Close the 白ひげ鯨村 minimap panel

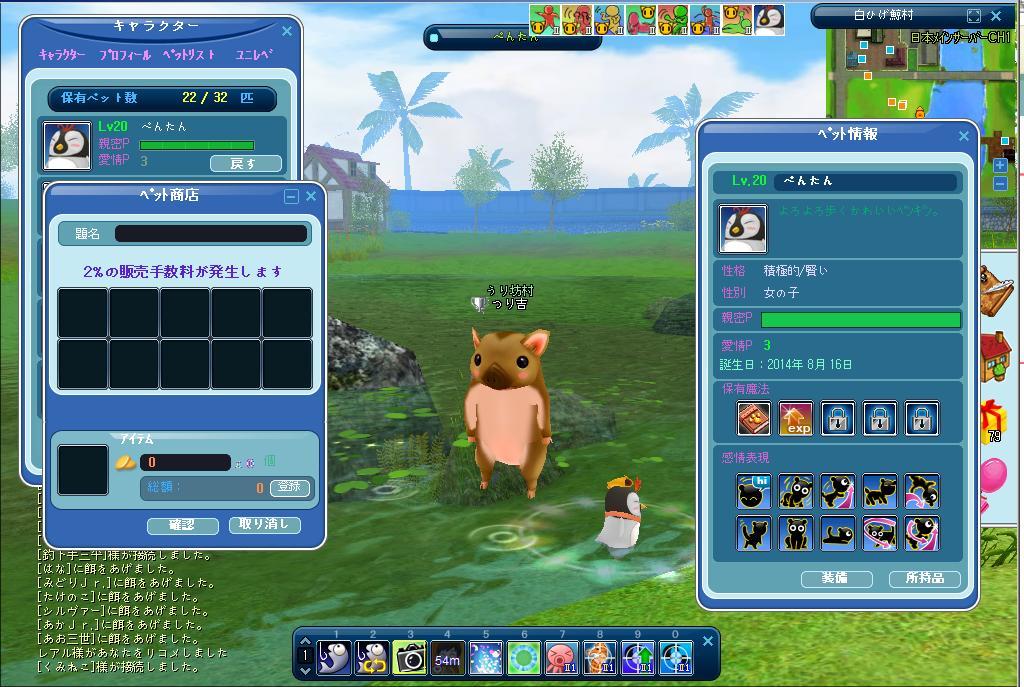[996, 16]
